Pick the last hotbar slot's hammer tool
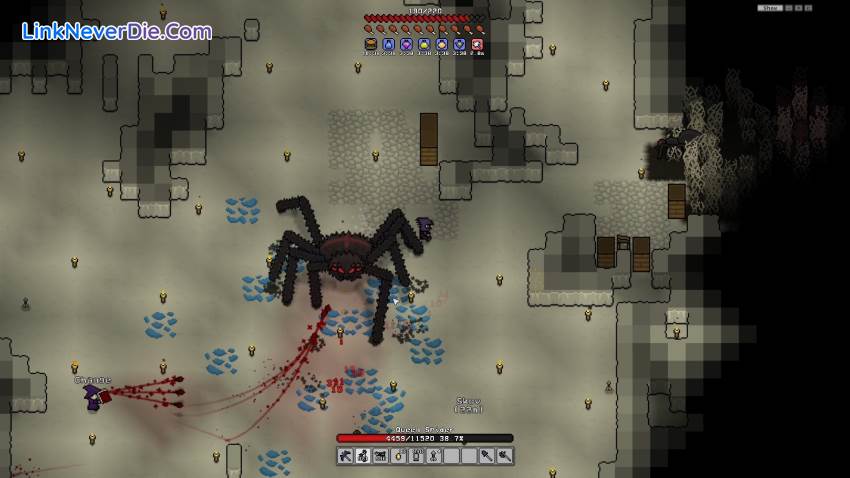This screenshot has height=478, width=850. 505,456
